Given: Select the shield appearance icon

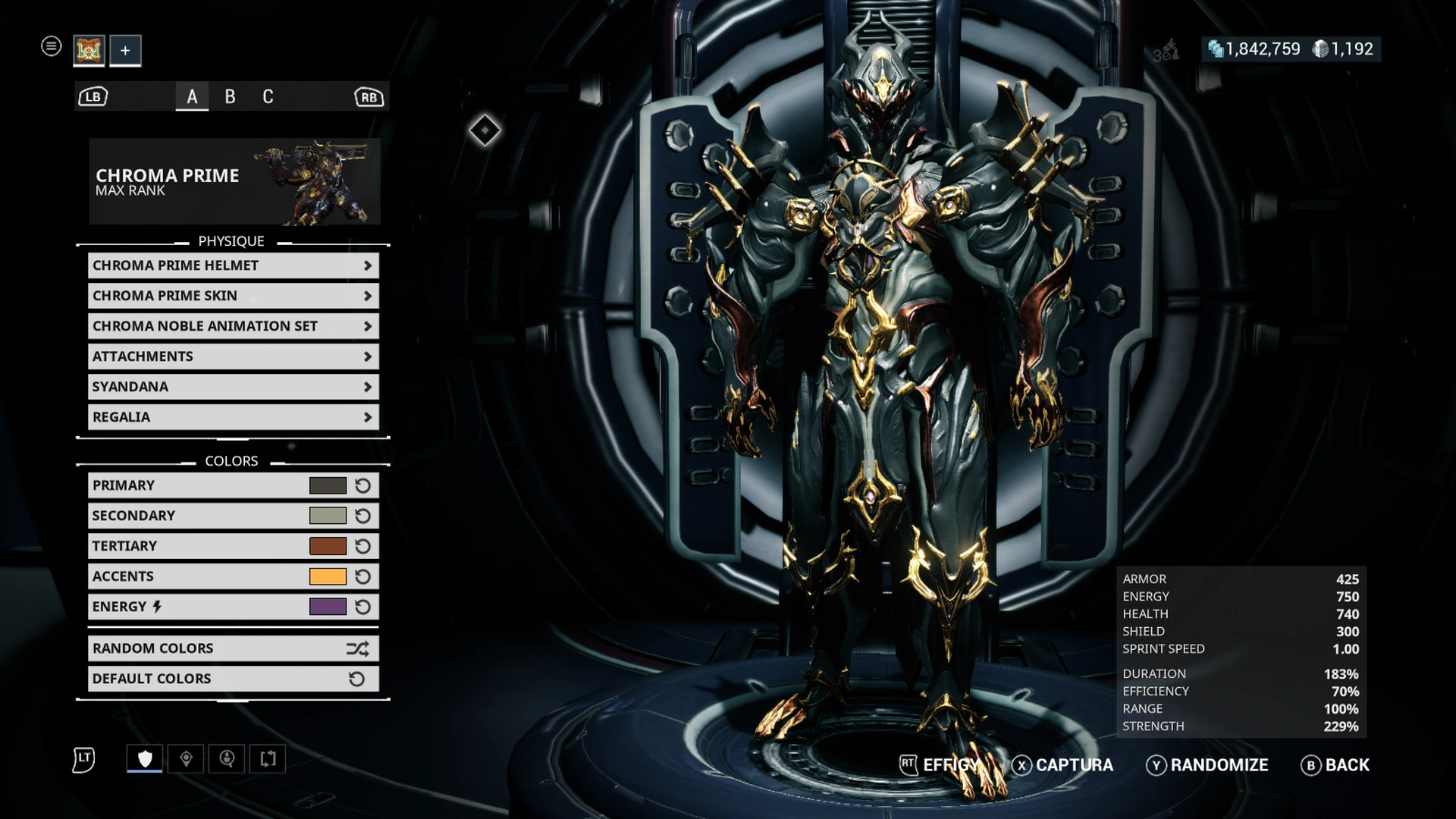Looking at the screenshot, I should click(x=144, y=758).
